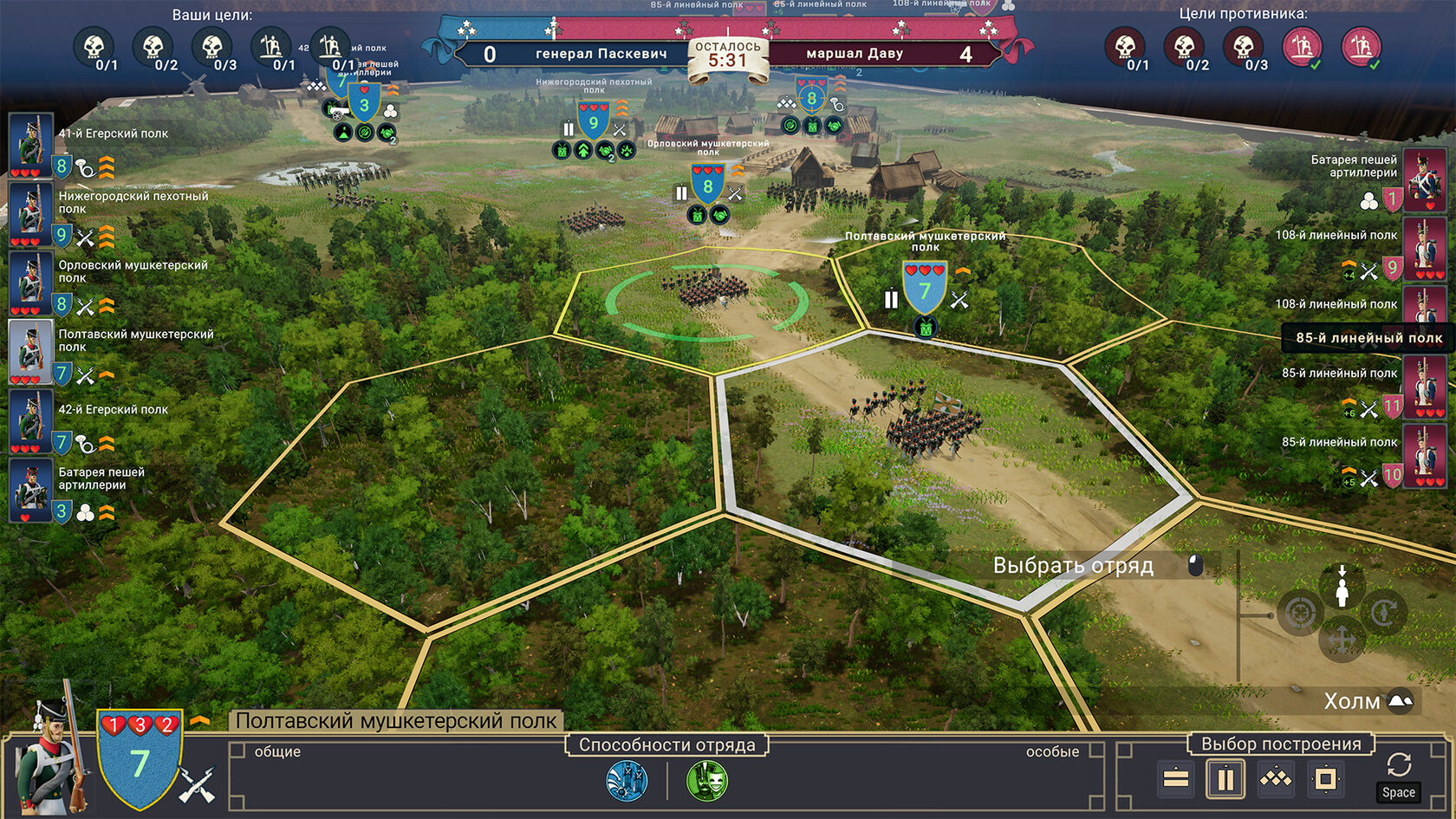This screenshot has height=819, width=1456.
Task: Select 41-й Егерский полк portrait in unit list
Action: coord(30,143)
